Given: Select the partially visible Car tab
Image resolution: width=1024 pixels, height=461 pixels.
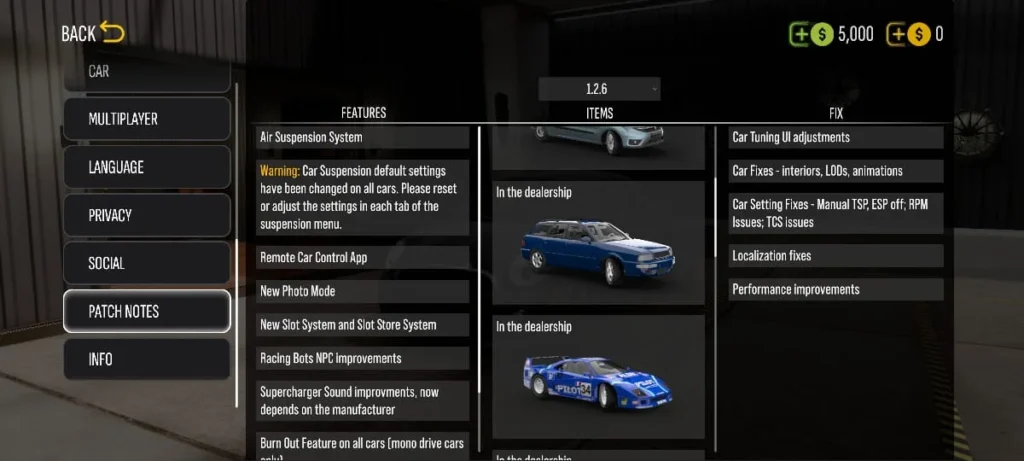Looking at the screenshot, I should (146, 74).
